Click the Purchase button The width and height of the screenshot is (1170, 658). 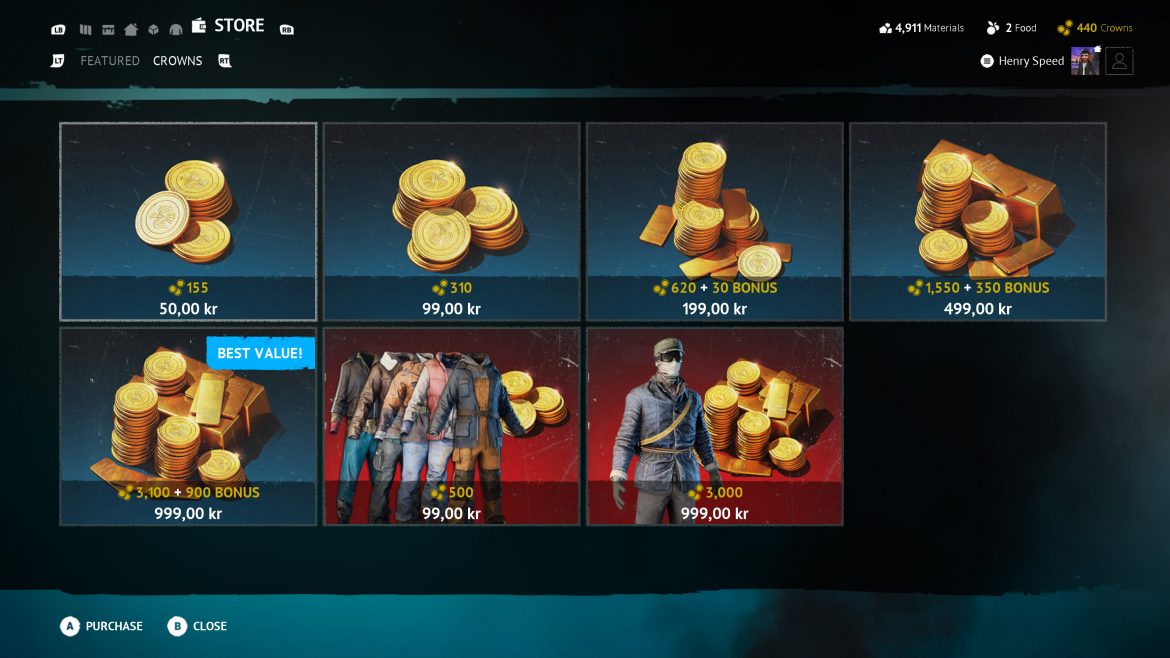pos(102,626)
